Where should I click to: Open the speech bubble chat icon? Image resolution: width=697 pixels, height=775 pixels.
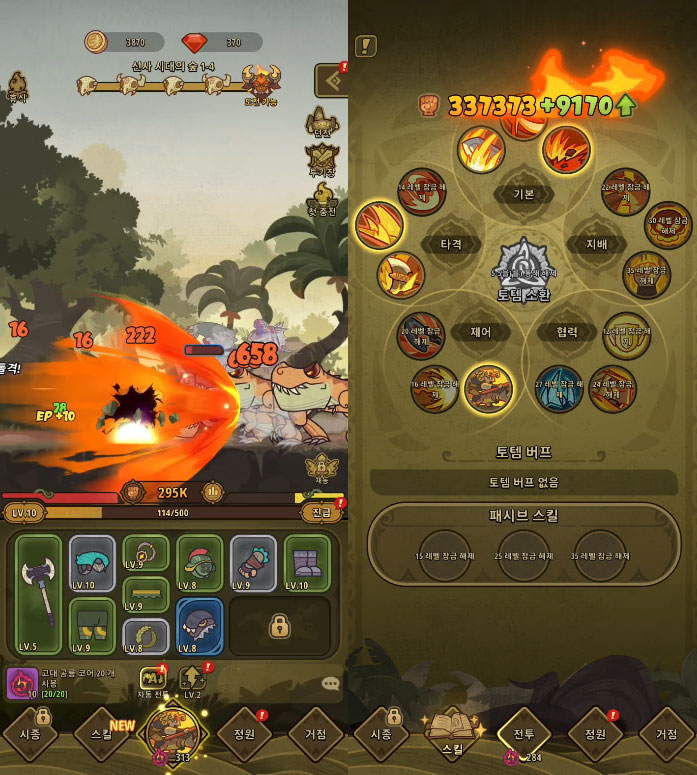click(x=330, y=684)
